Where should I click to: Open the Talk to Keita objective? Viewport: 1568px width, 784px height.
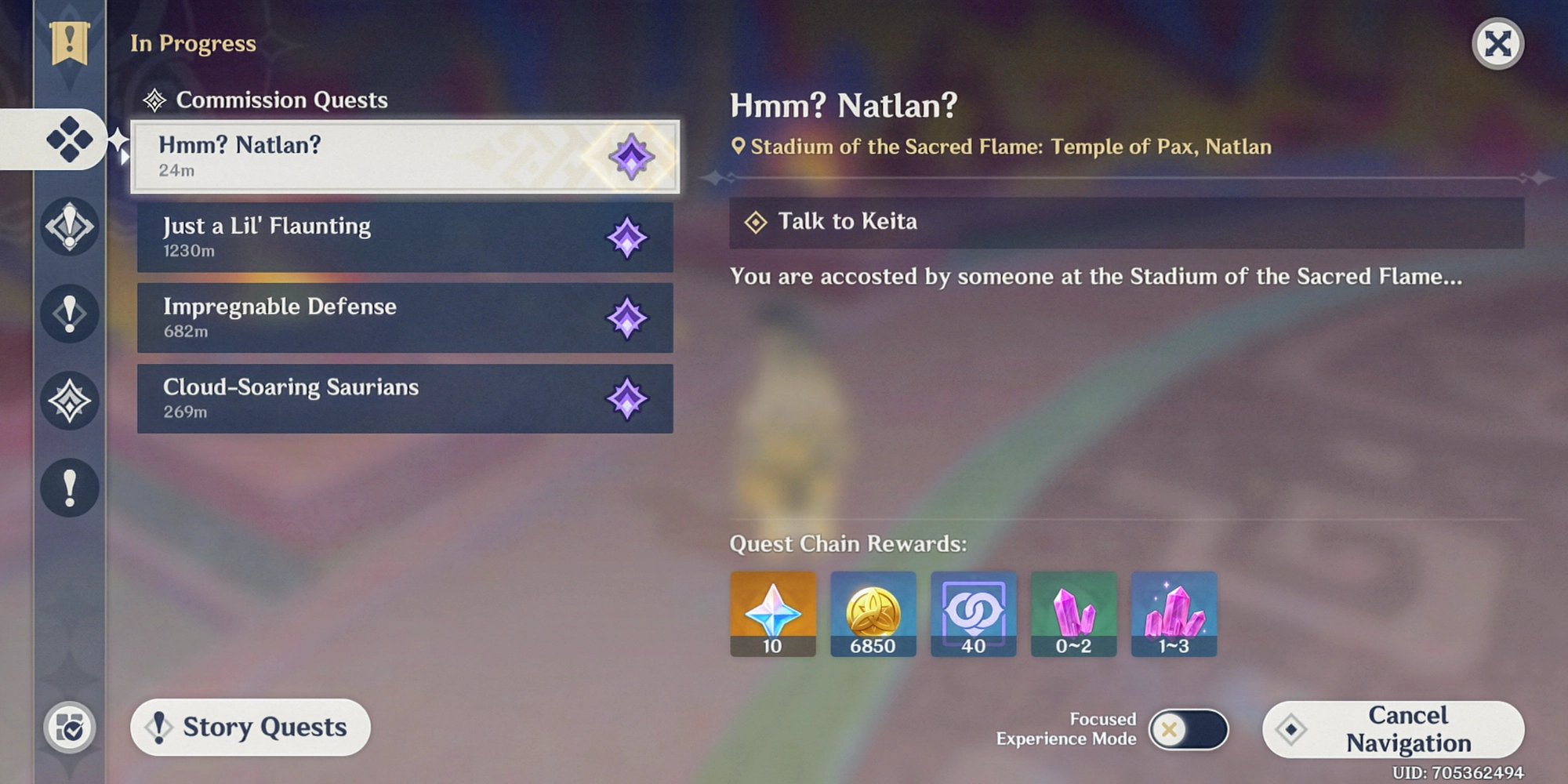click(x=847, y=221)
